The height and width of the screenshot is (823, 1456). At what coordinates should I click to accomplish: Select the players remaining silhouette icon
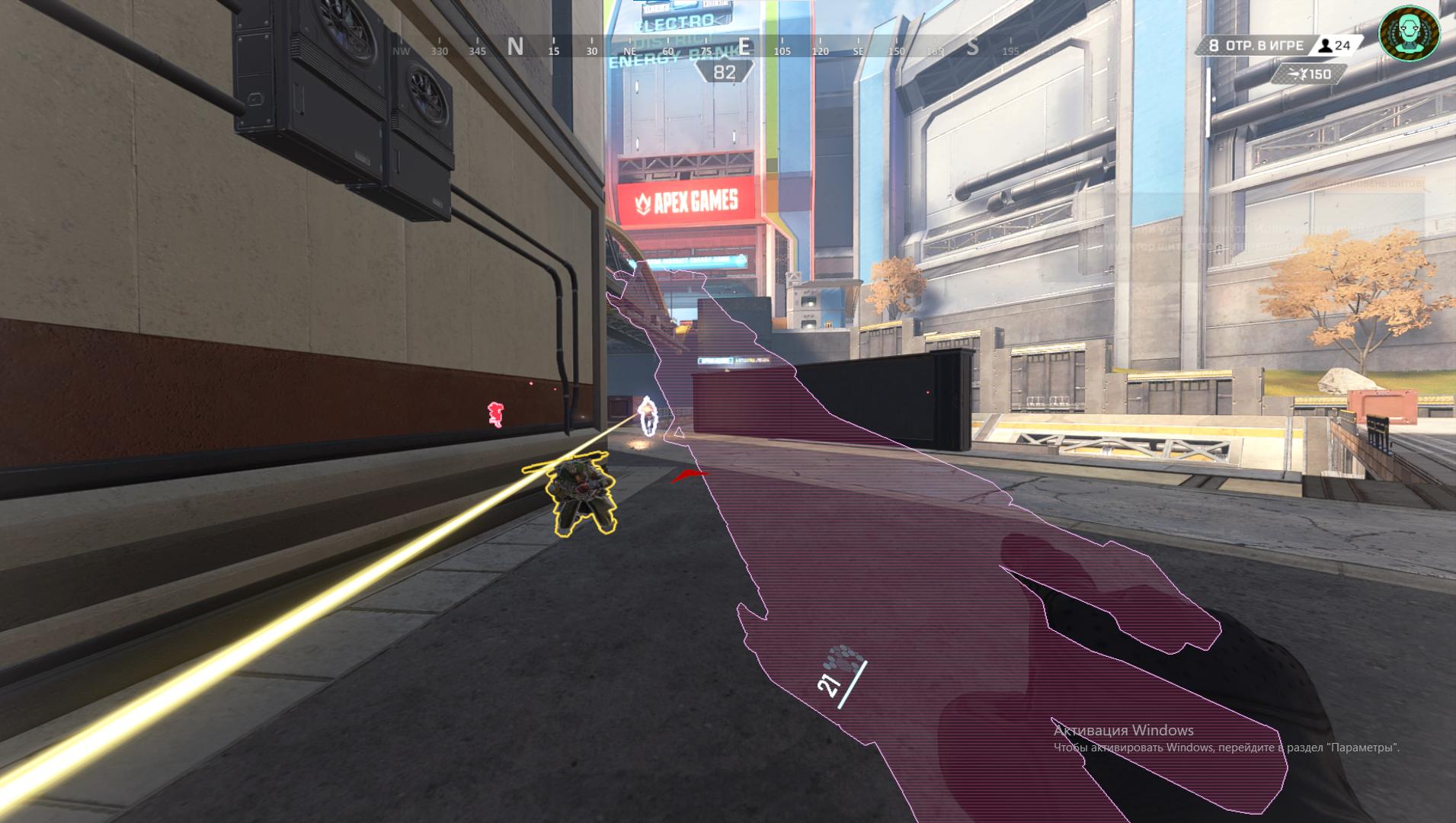click(x=1326, y=46)
